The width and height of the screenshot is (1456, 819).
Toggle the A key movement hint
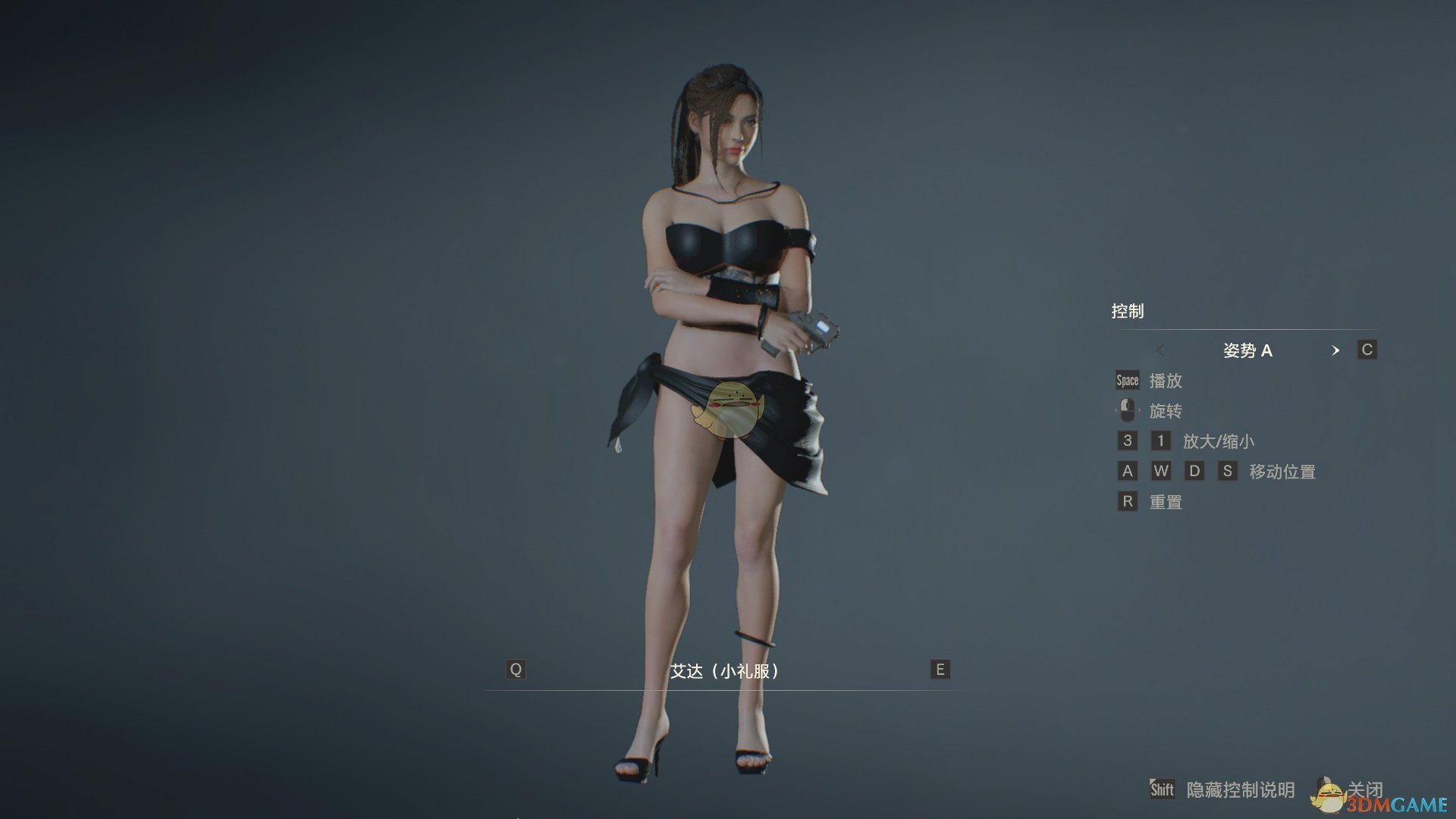point(1127,471)
